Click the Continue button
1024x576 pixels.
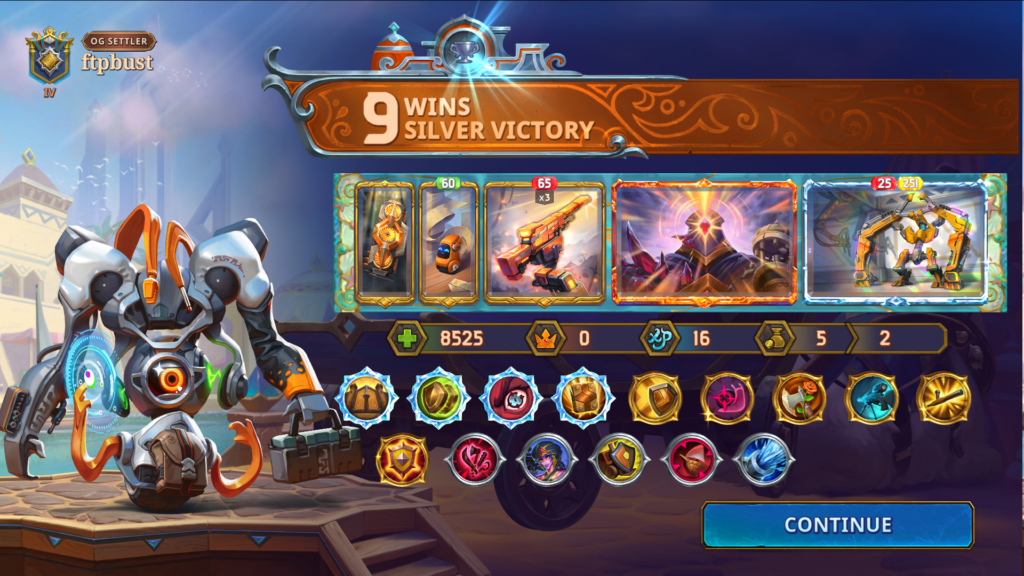click(x=837, y=525)
